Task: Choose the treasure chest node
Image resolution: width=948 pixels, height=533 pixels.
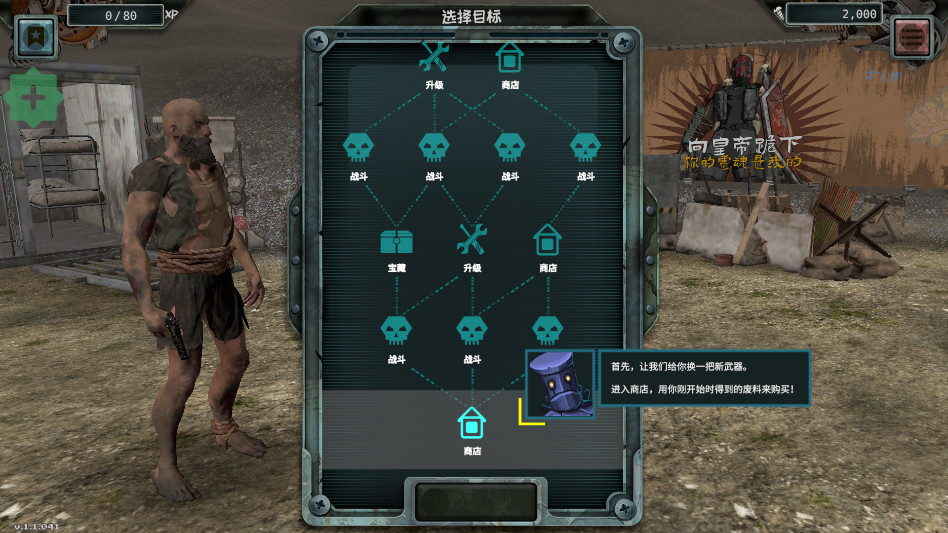Action: (x=397, y=241)
